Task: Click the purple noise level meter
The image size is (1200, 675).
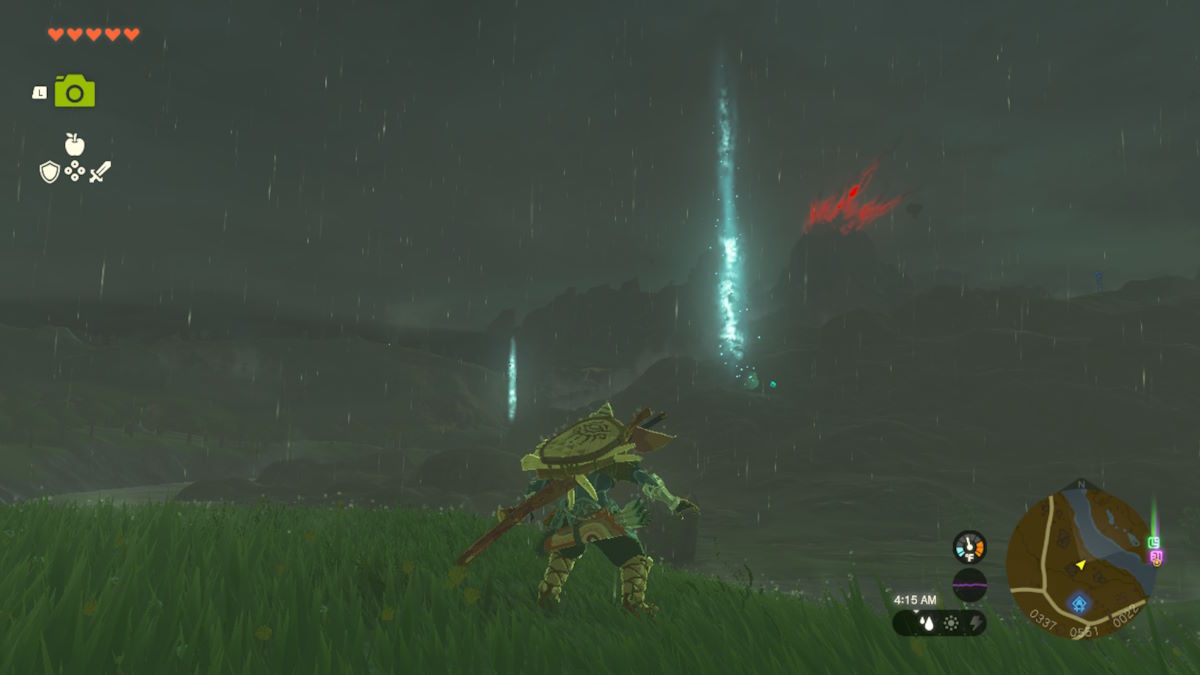Action: (969, 585)
